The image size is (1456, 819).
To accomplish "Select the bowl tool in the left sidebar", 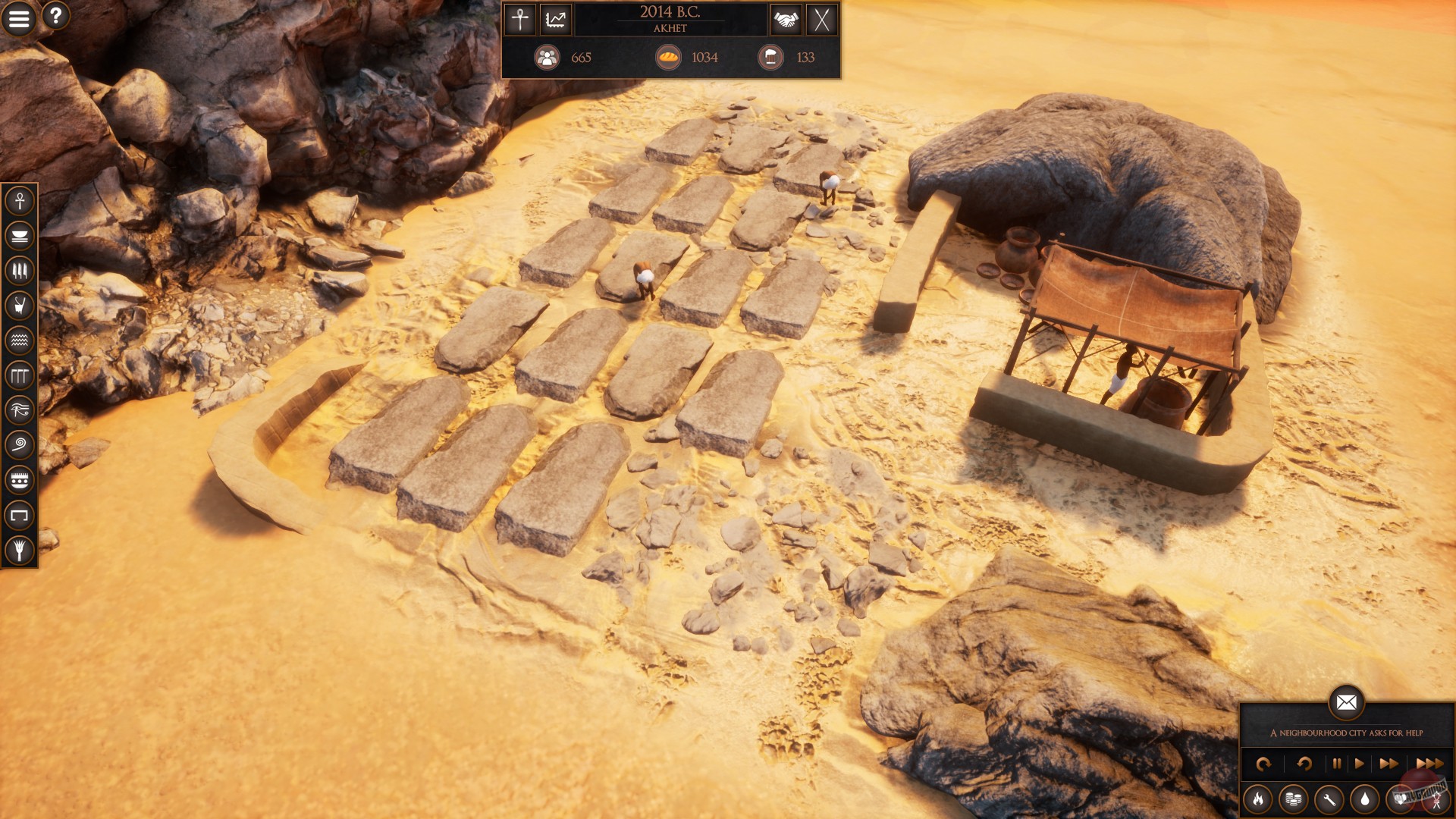I will pyautogui.click(x=20, y=234).
